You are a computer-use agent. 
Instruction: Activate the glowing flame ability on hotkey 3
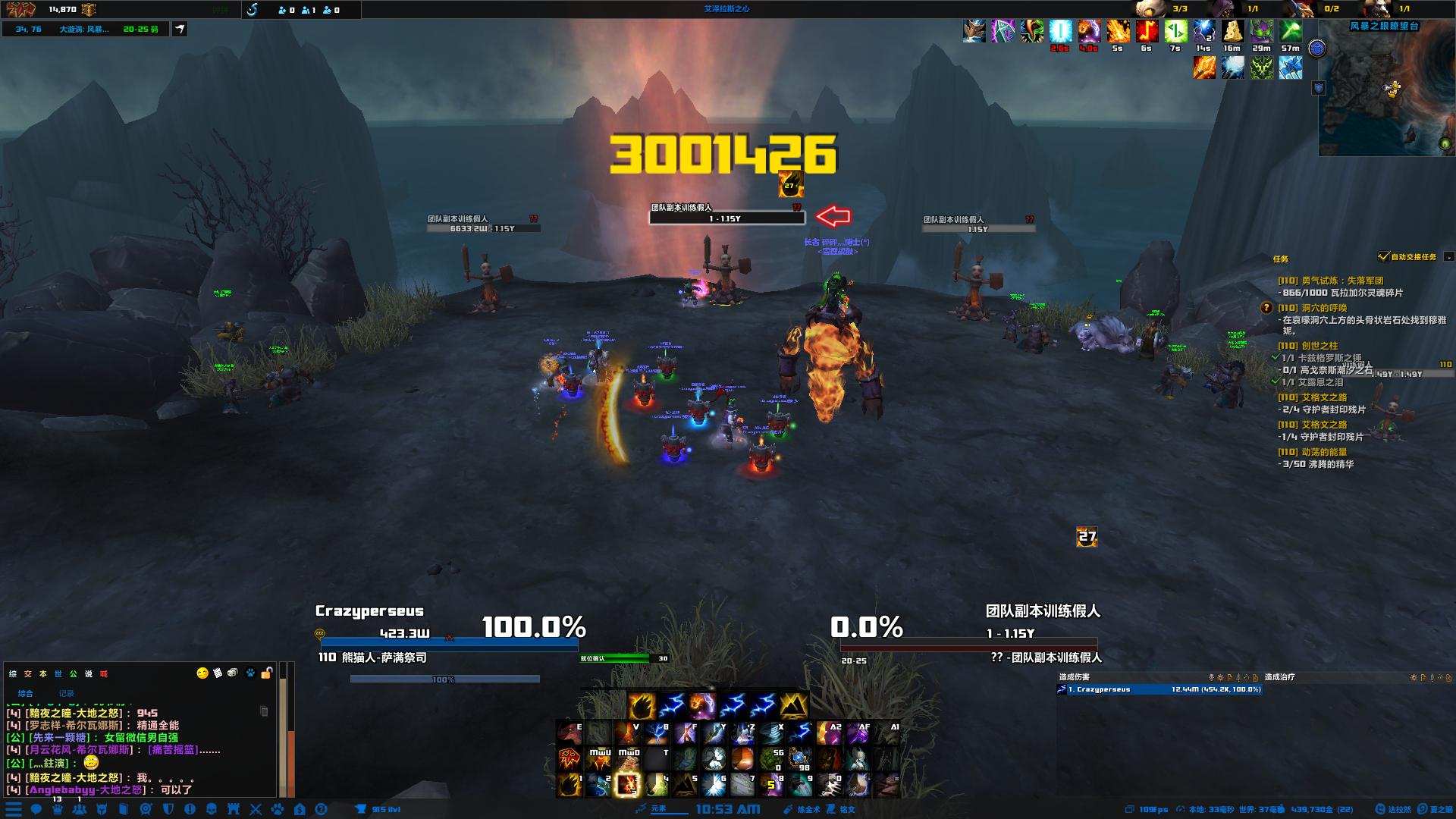(627, 785)
